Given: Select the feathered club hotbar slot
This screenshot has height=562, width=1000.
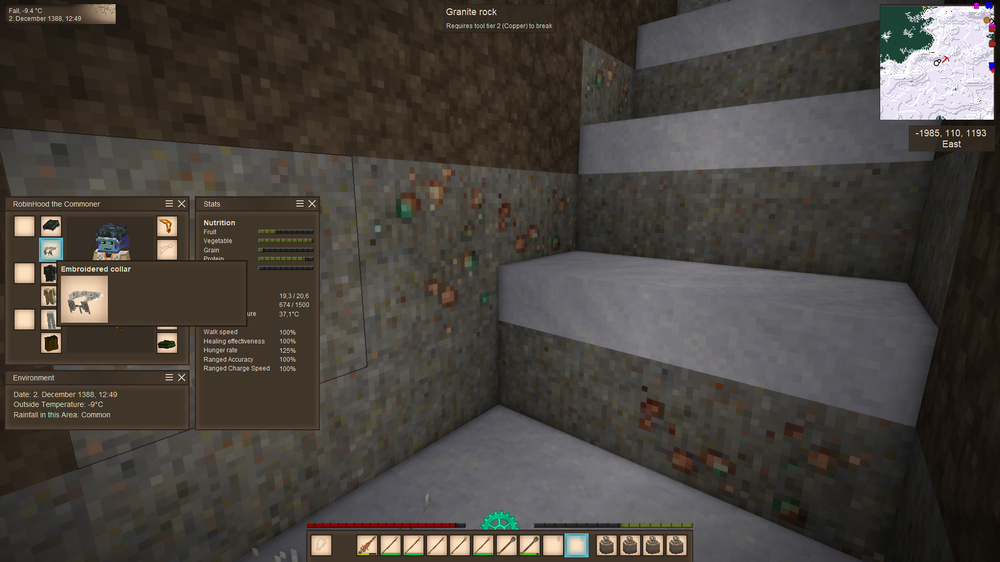Looking at the screenshot, I should tap(367, 545).
